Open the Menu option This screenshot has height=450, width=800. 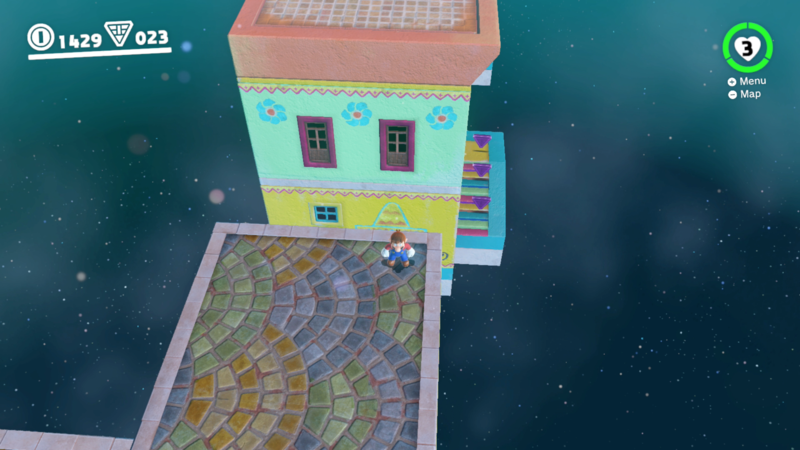[x=750, y=81]
